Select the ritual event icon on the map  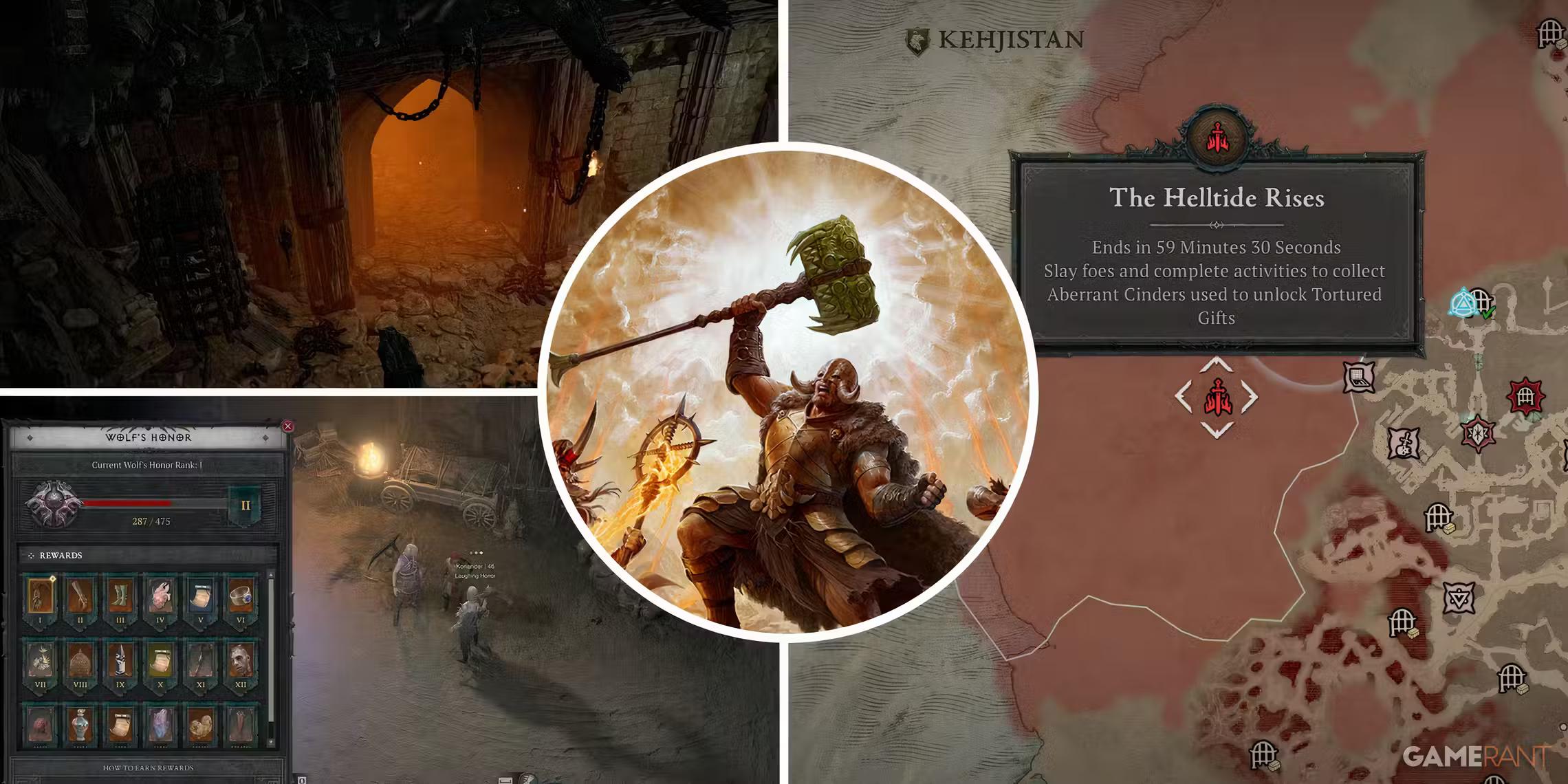[1478, 434]
